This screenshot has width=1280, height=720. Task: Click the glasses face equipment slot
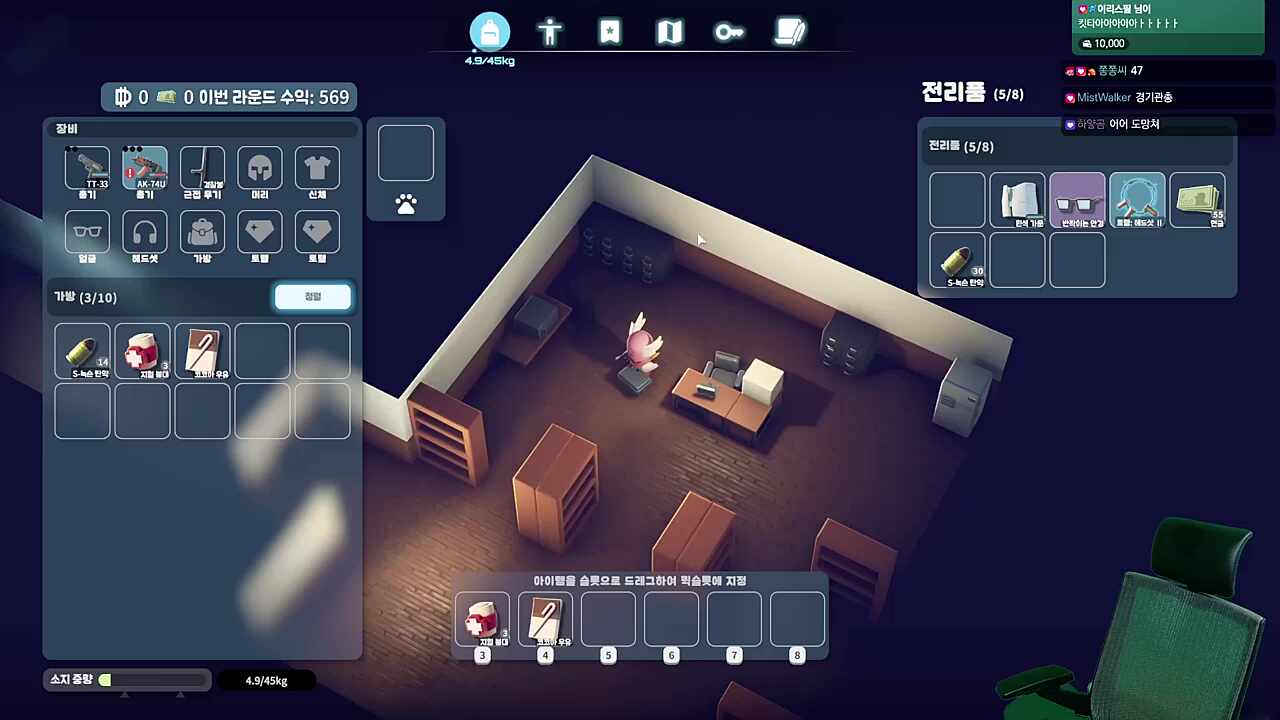click(87, 233)
